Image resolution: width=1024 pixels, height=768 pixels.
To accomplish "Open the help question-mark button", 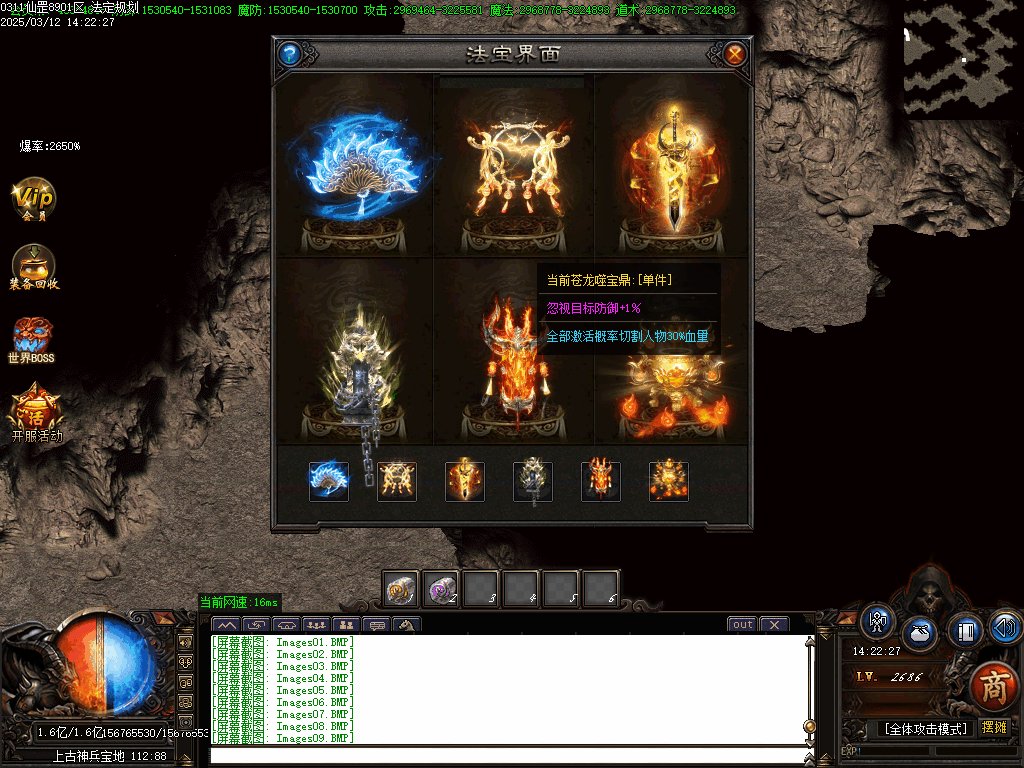I will click(289, 54).
